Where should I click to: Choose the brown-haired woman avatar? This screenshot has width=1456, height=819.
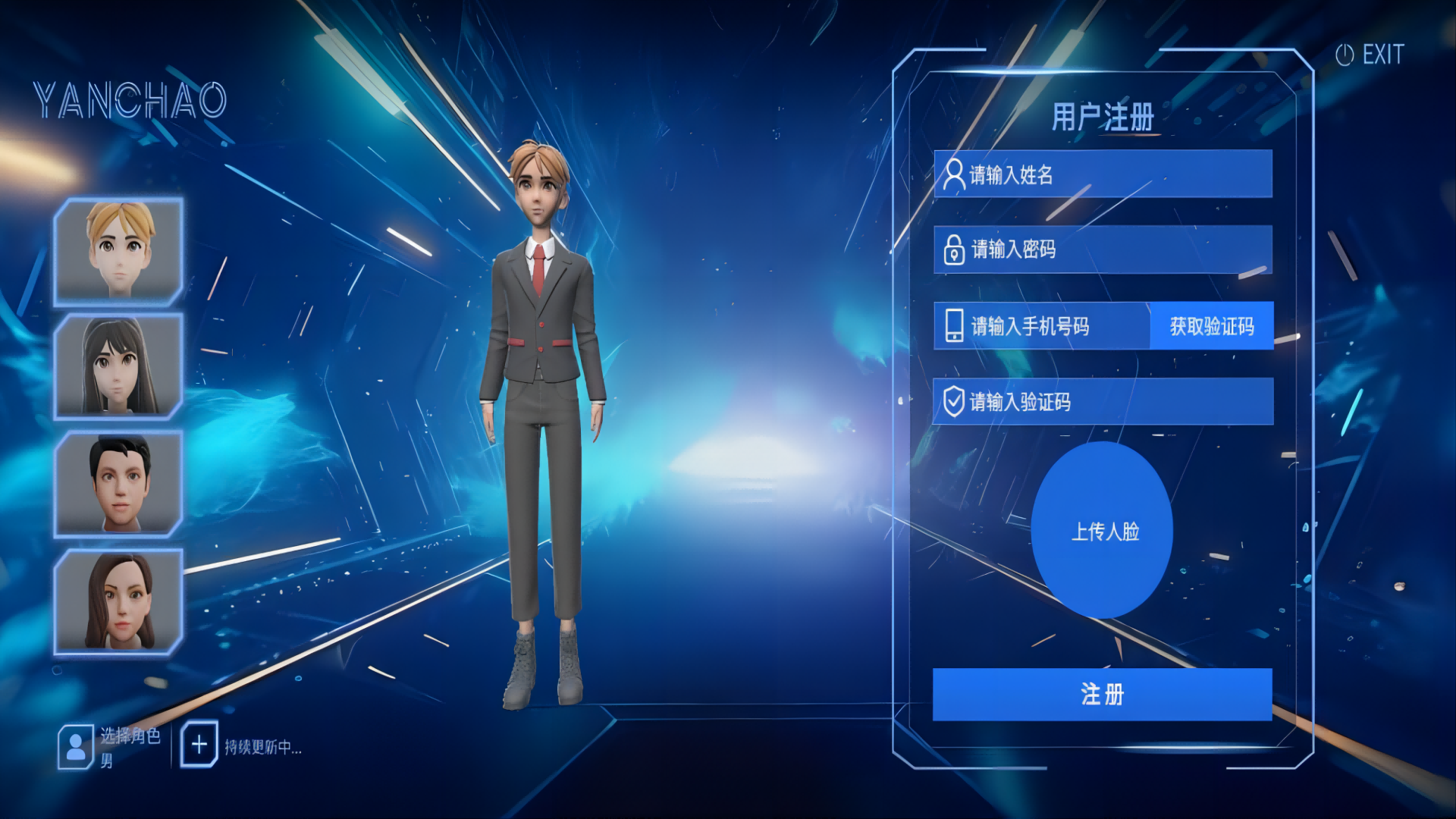pos(119,601)
